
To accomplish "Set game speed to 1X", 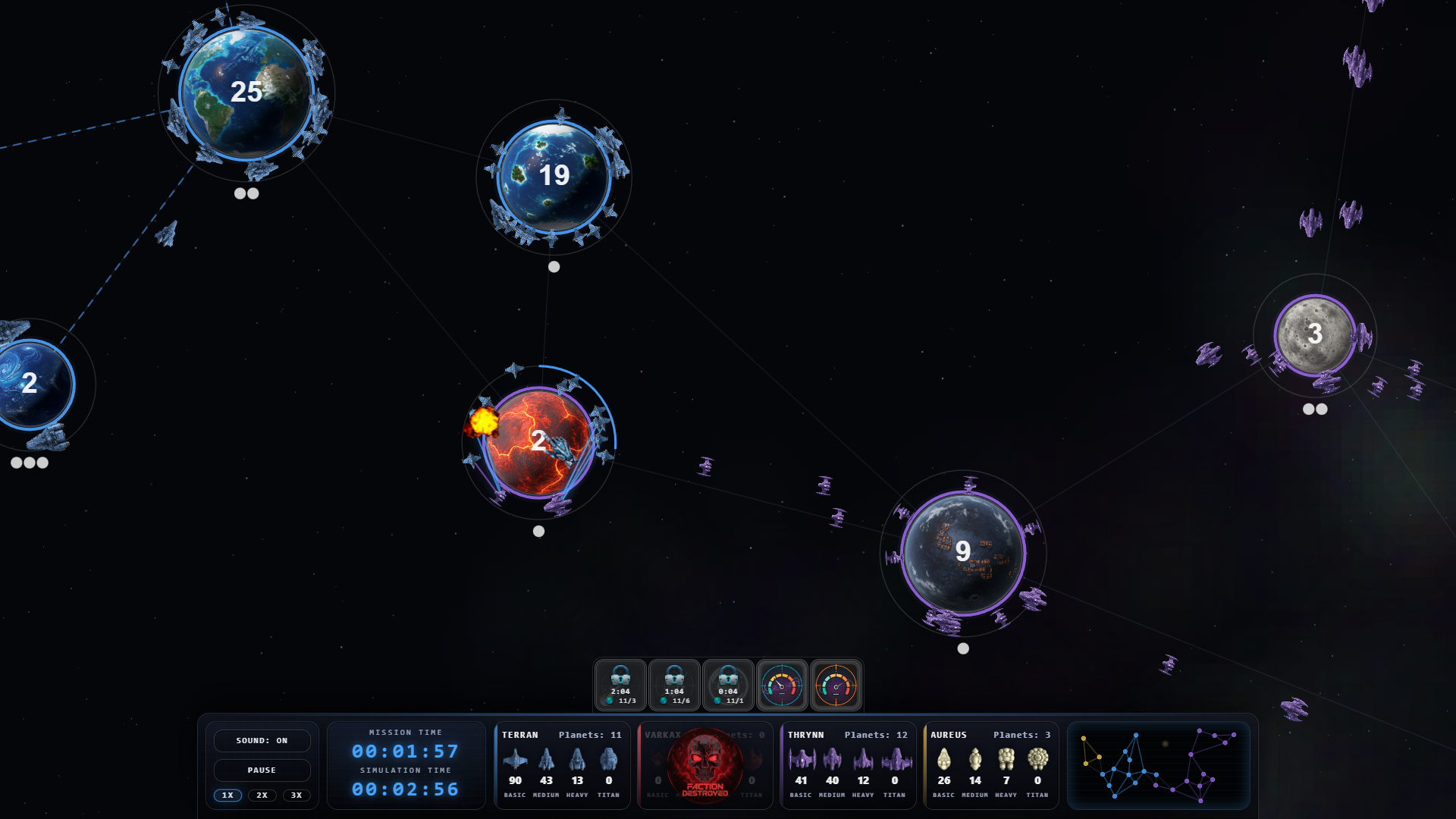I will point(227,795).
